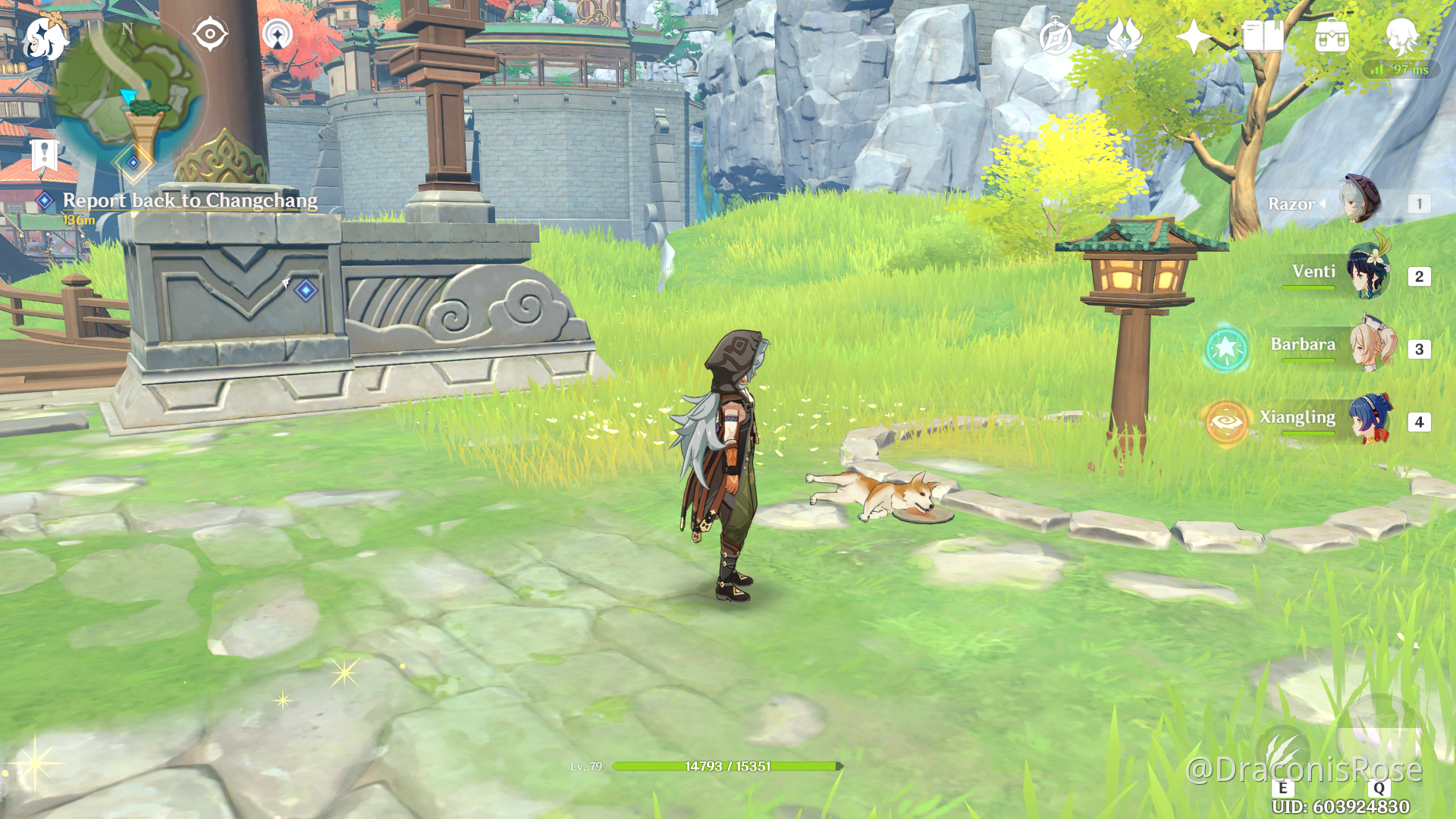Image resolution: width=1456 pixels, height=819 pixels.
Task: Toggle the eye tracking icon above the minimap
Action: tap(209, 33)
